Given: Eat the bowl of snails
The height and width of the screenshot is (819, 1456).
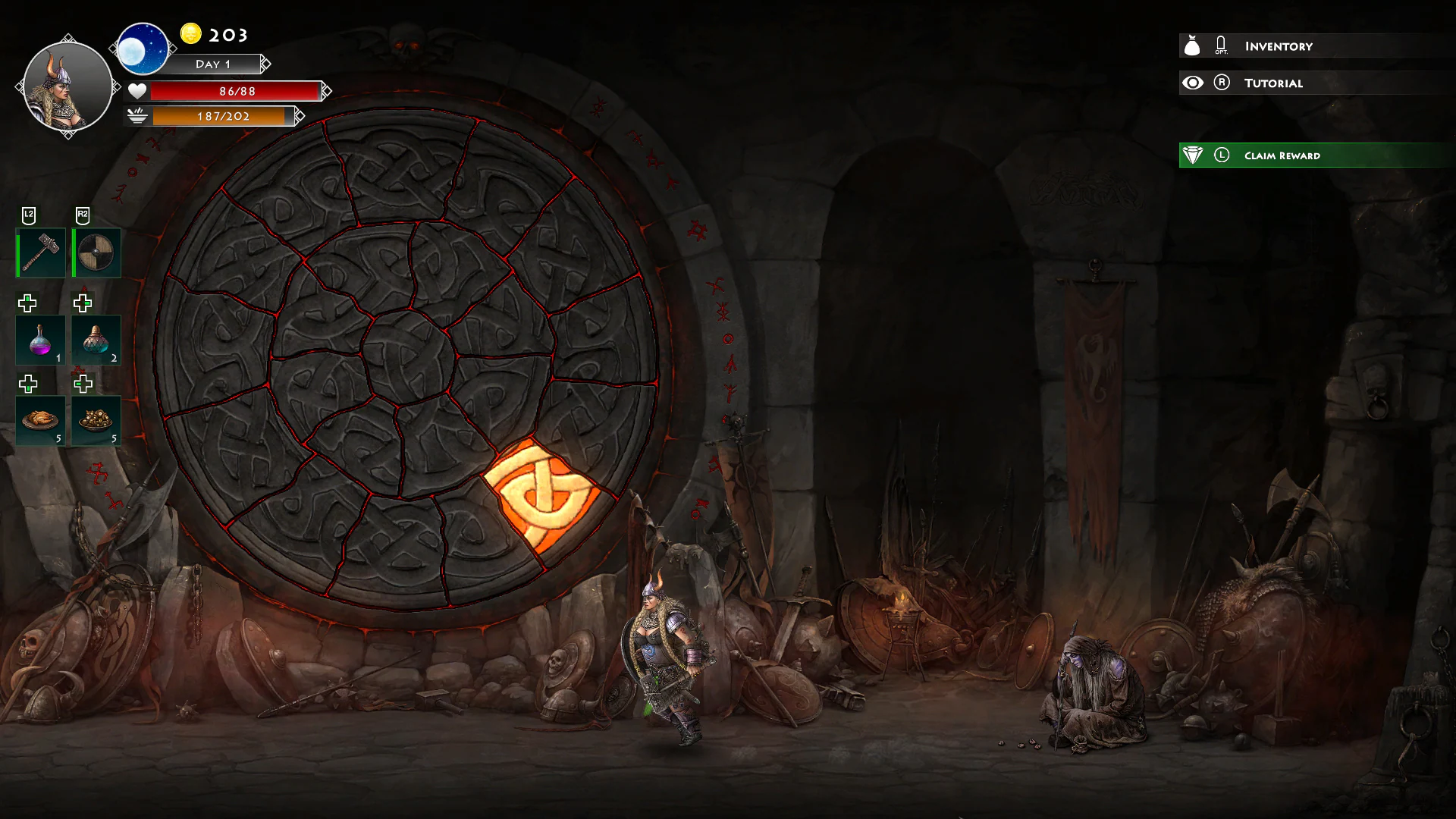Looking at the screenshot, I should pyautogui.click(x=96, y=421).
